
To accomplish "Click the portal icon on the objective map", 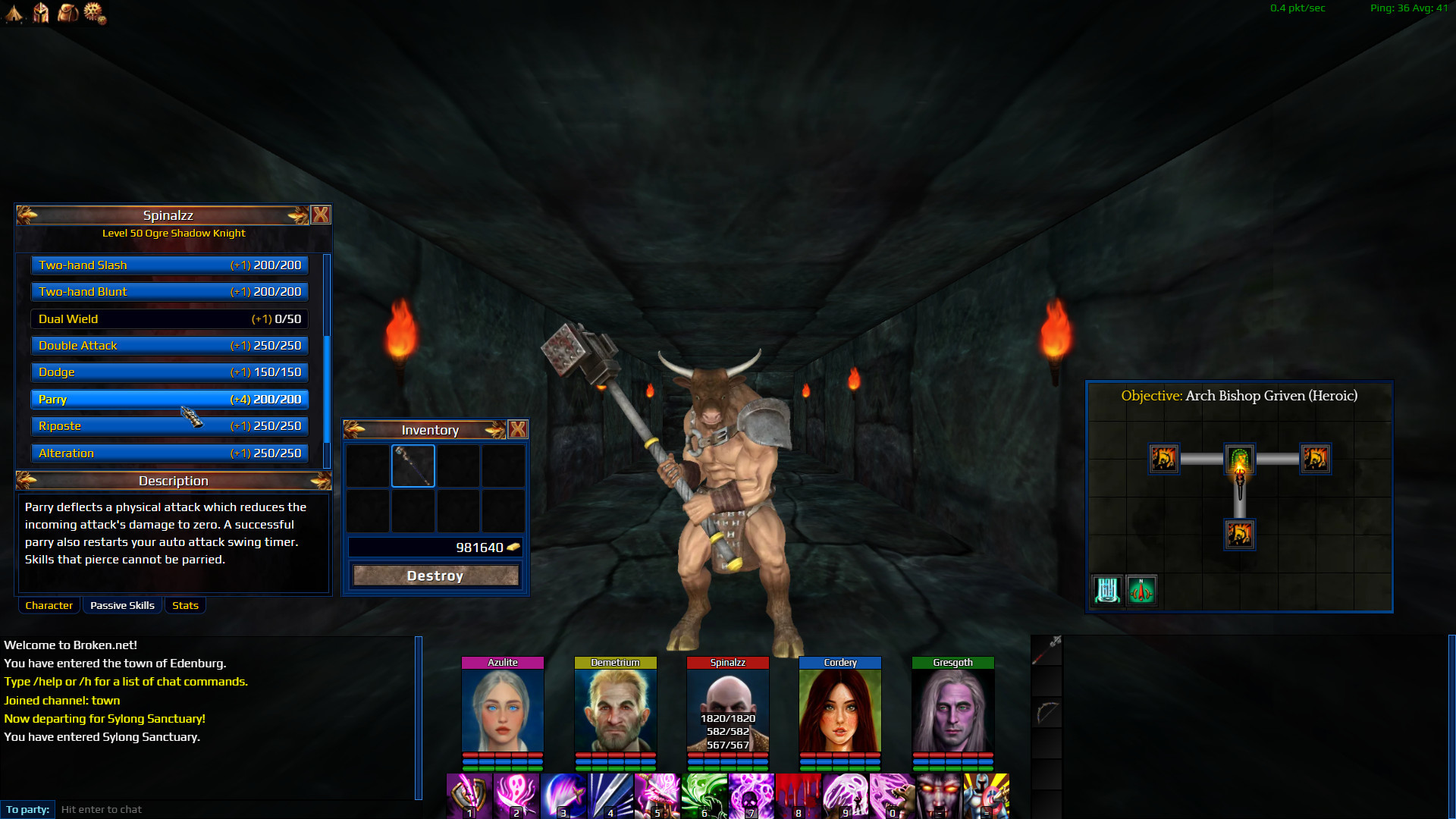I will pos(1107,590).
